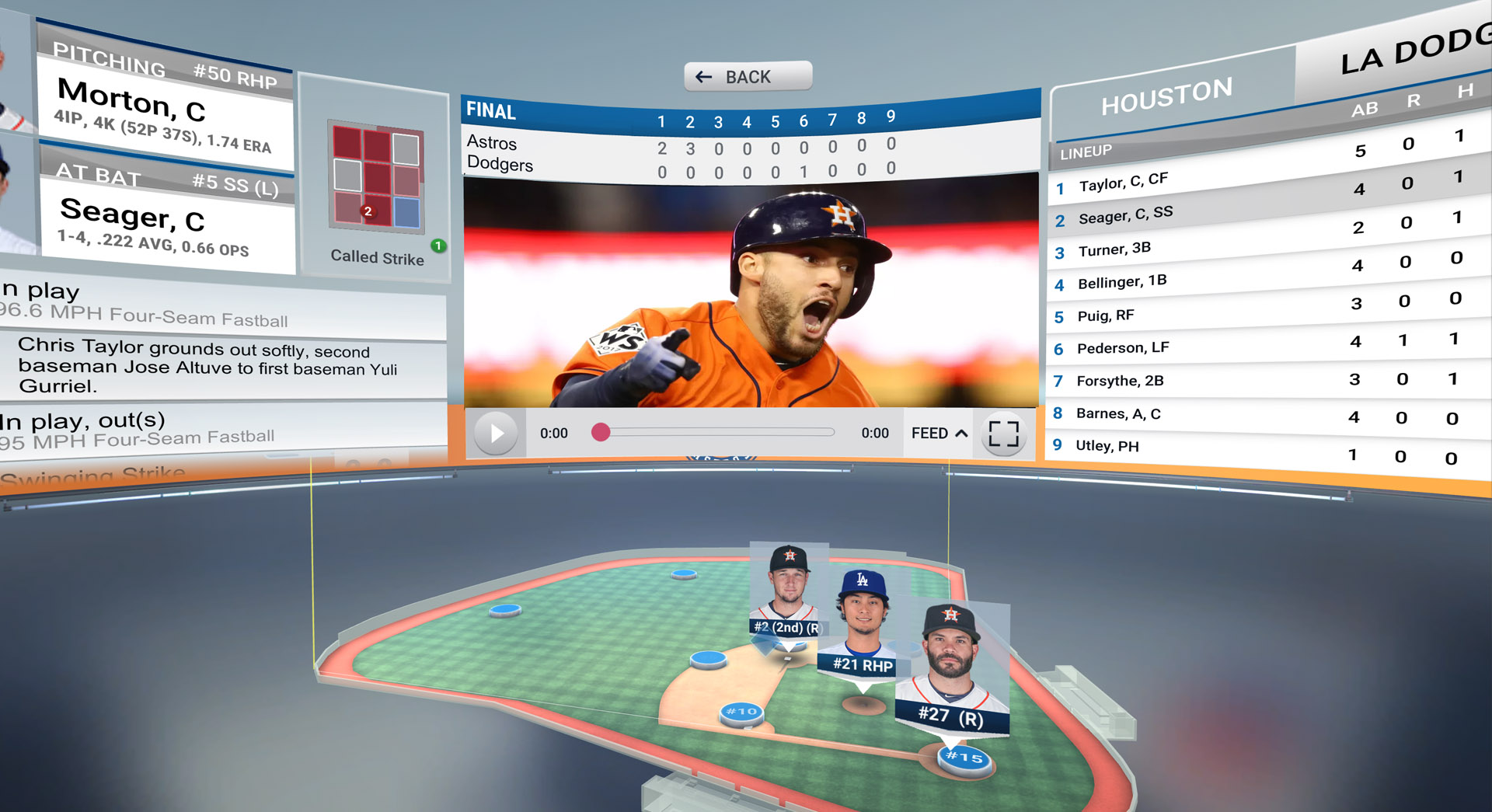Open the FEED dropdown
Screen dimensions: 1492x812
[939, 433]
